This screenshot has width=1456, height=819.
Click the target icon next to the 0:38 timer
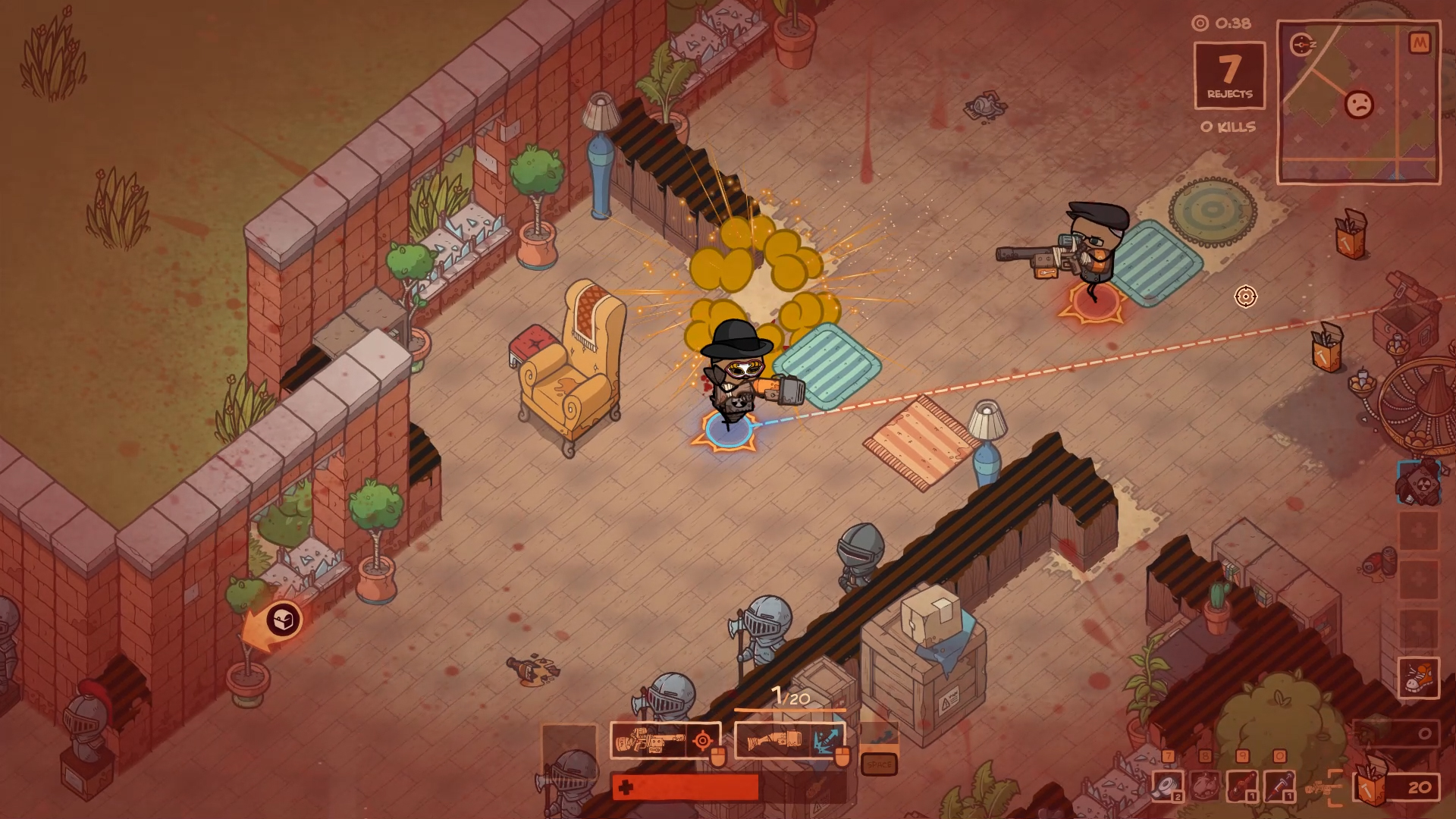pyautogui.click(x=1200, y=24)
